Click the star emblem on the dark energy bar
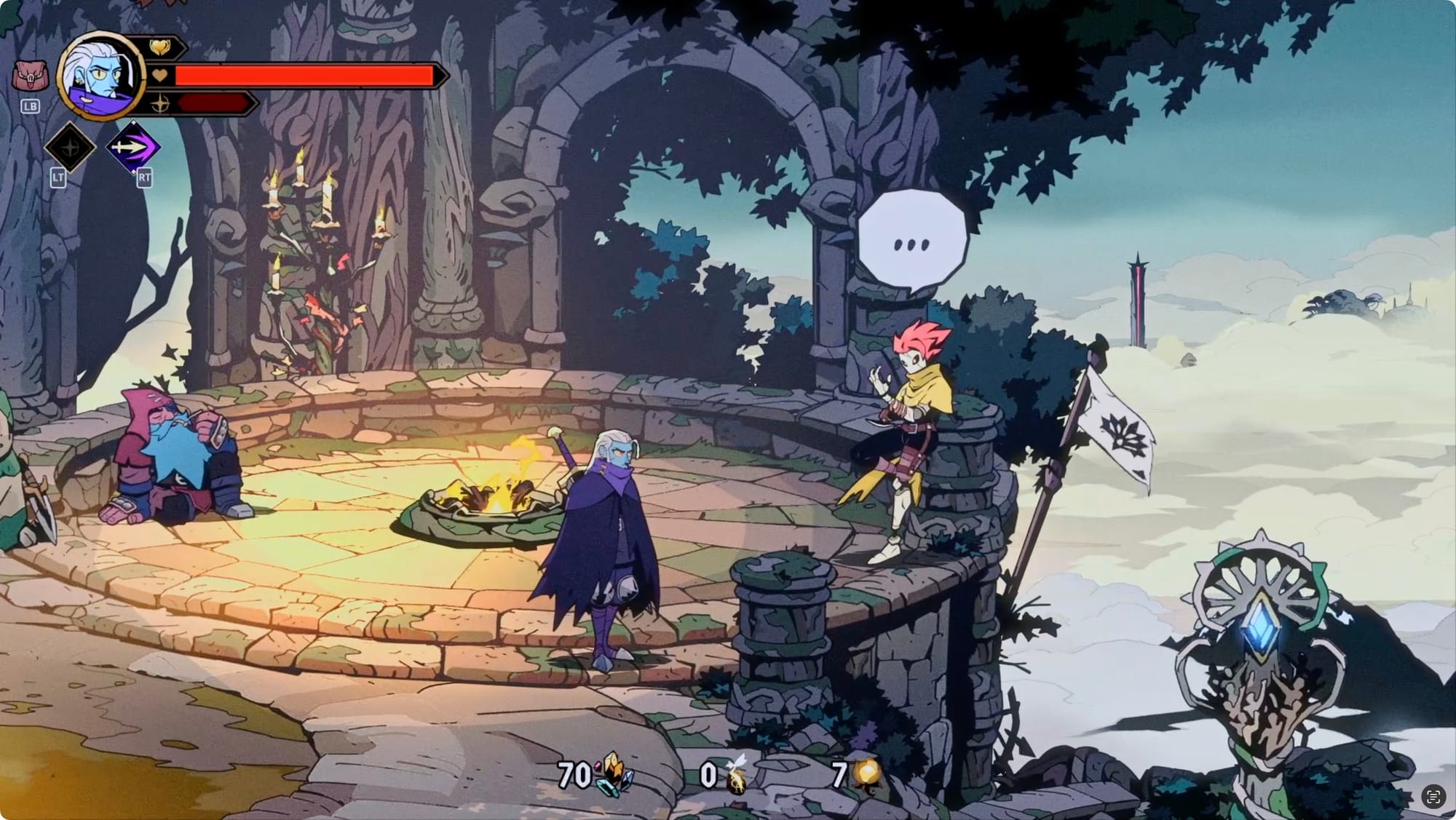The height and width of the screenshot is (820, 1456). click(162, 103)
